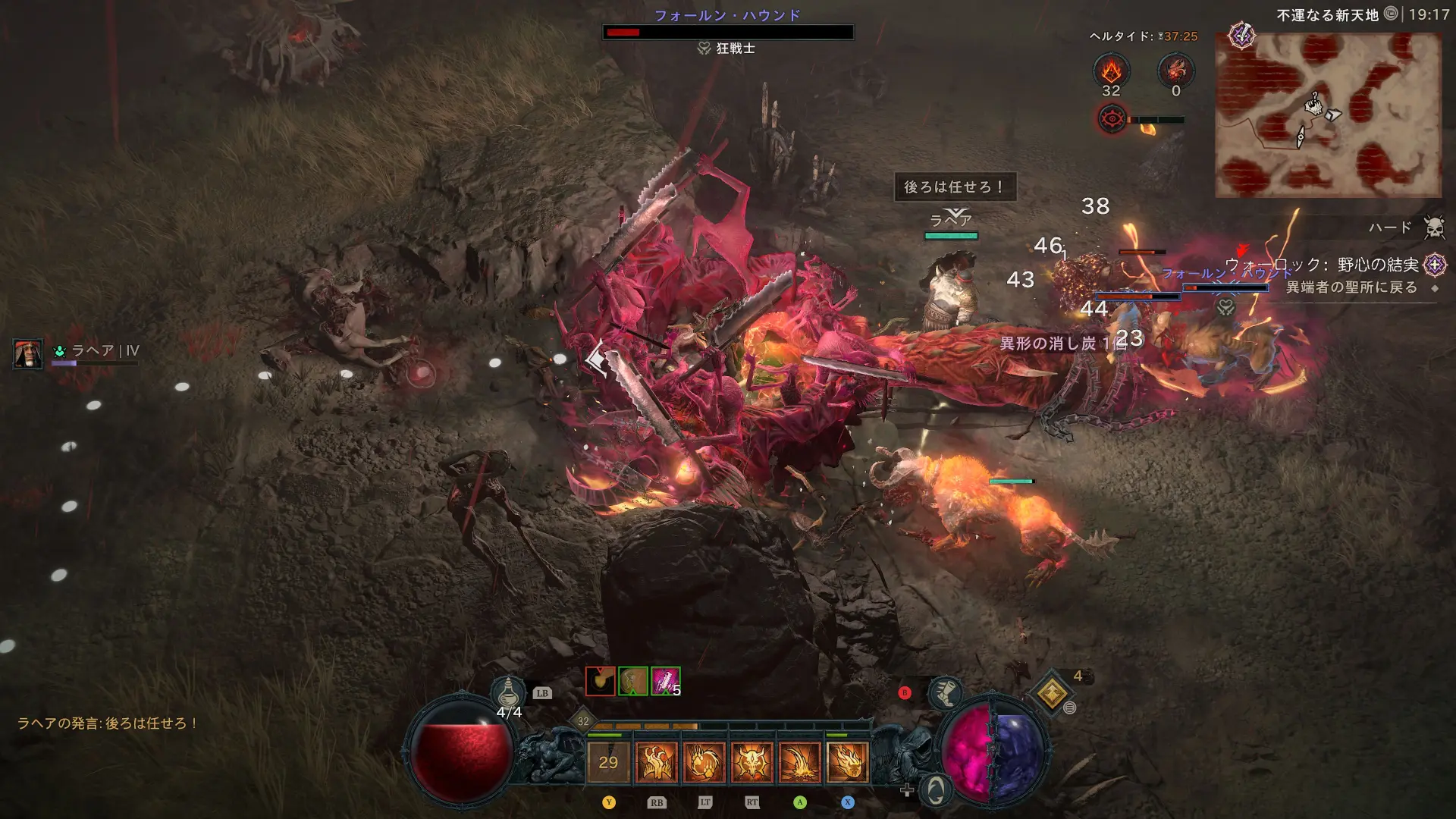Cast the fiery paw print skill
1456x819 pixels.
704,762
